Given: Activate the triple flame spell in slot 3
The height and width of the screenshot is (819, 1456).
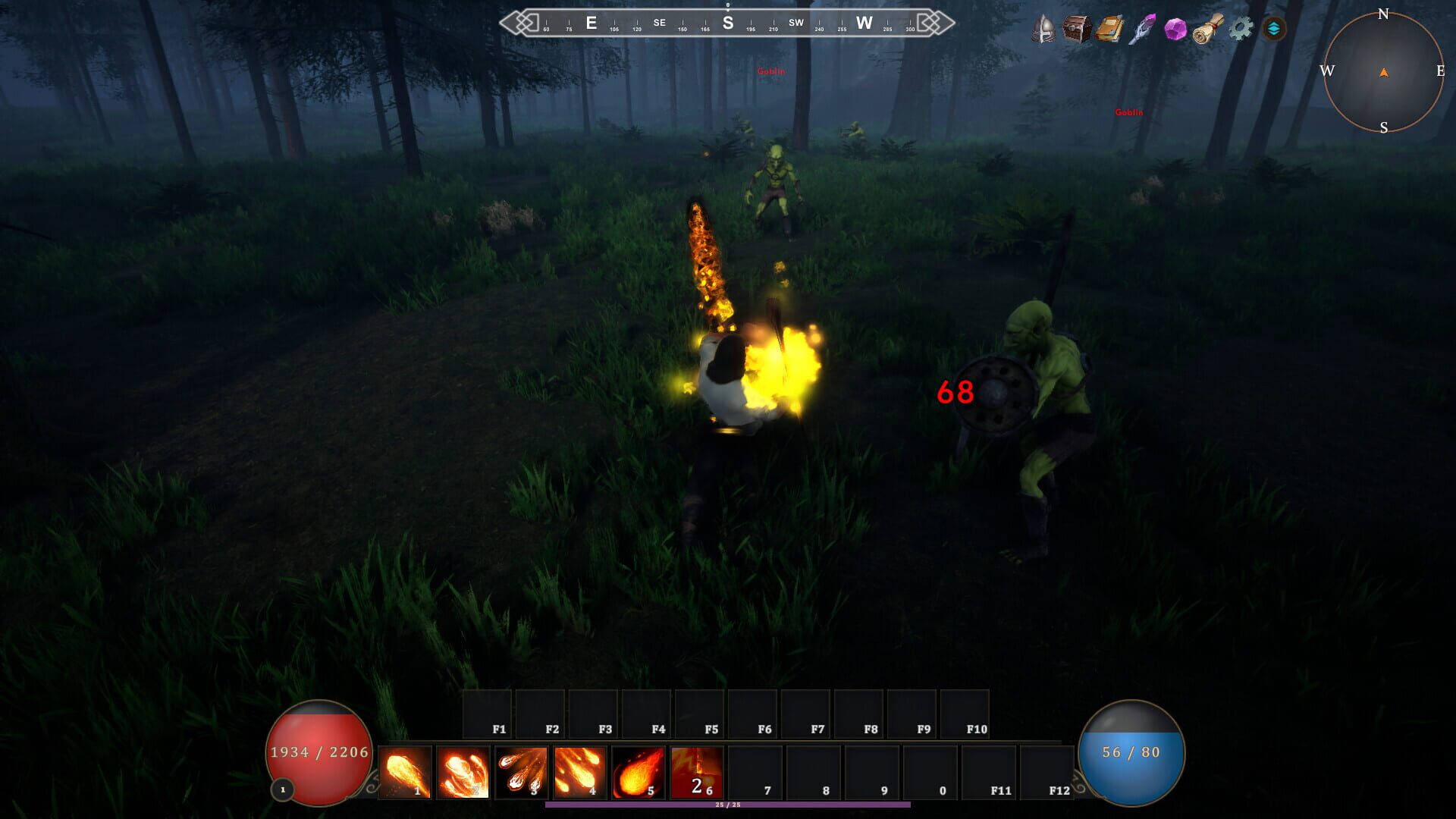Looking at the screenshot, I should click(x=522, y=772).
